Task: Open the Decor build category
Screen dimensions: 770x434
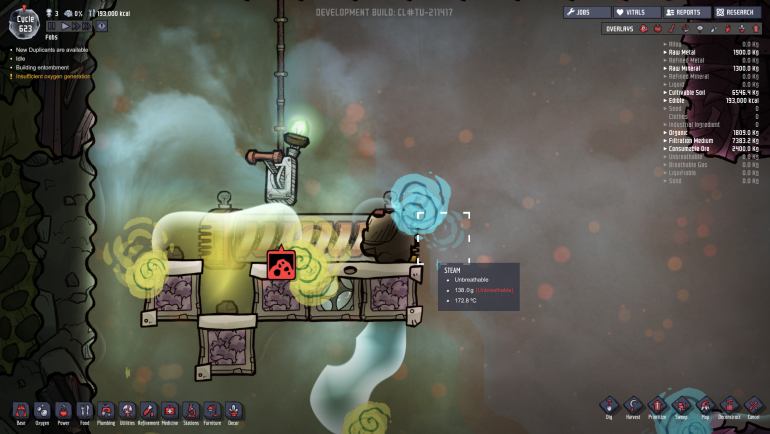Action: tap(233, 410)
